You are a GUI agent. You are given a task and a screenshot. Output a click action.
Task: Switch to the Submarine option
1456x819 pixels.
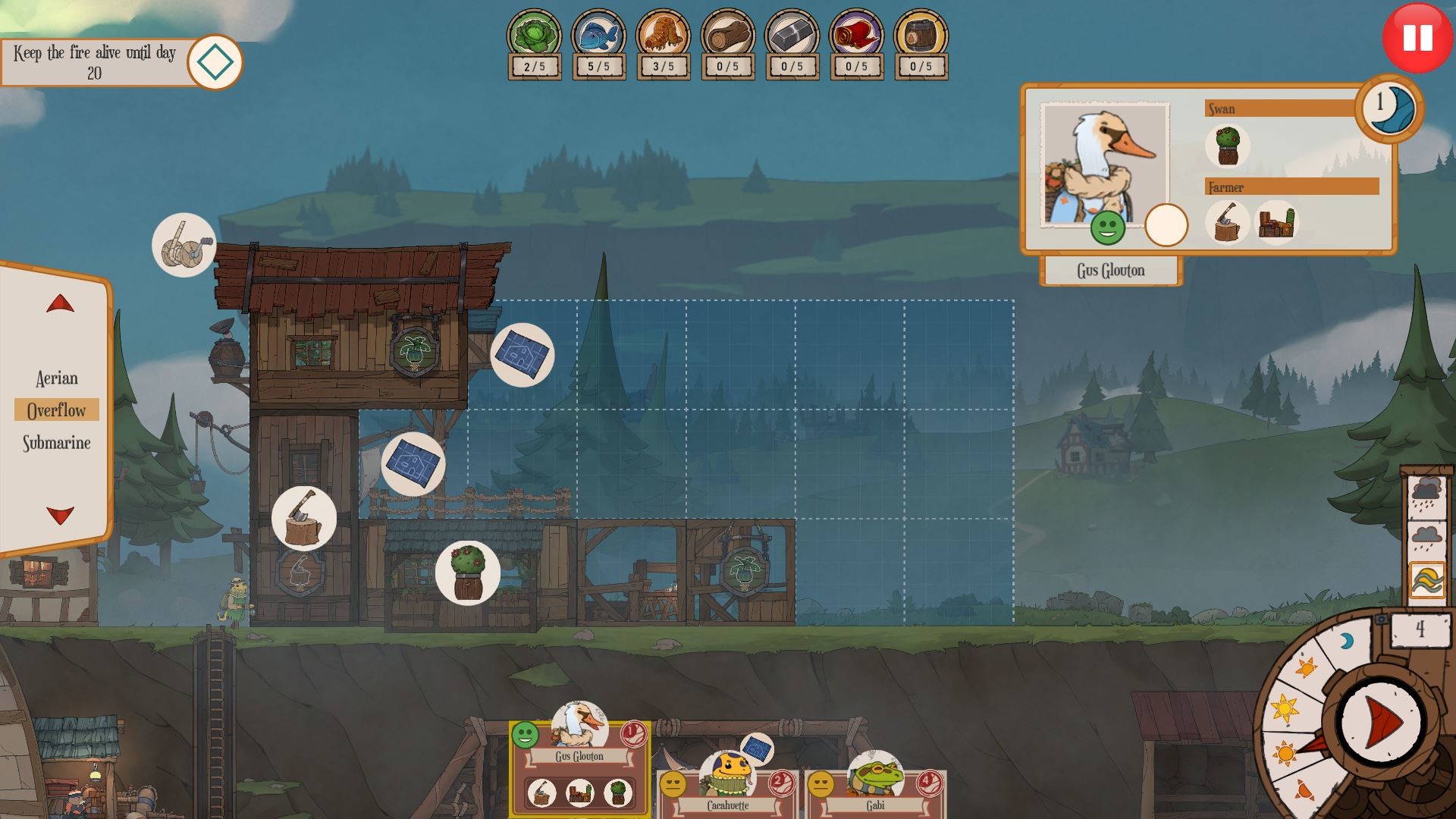tap(56, 441)
